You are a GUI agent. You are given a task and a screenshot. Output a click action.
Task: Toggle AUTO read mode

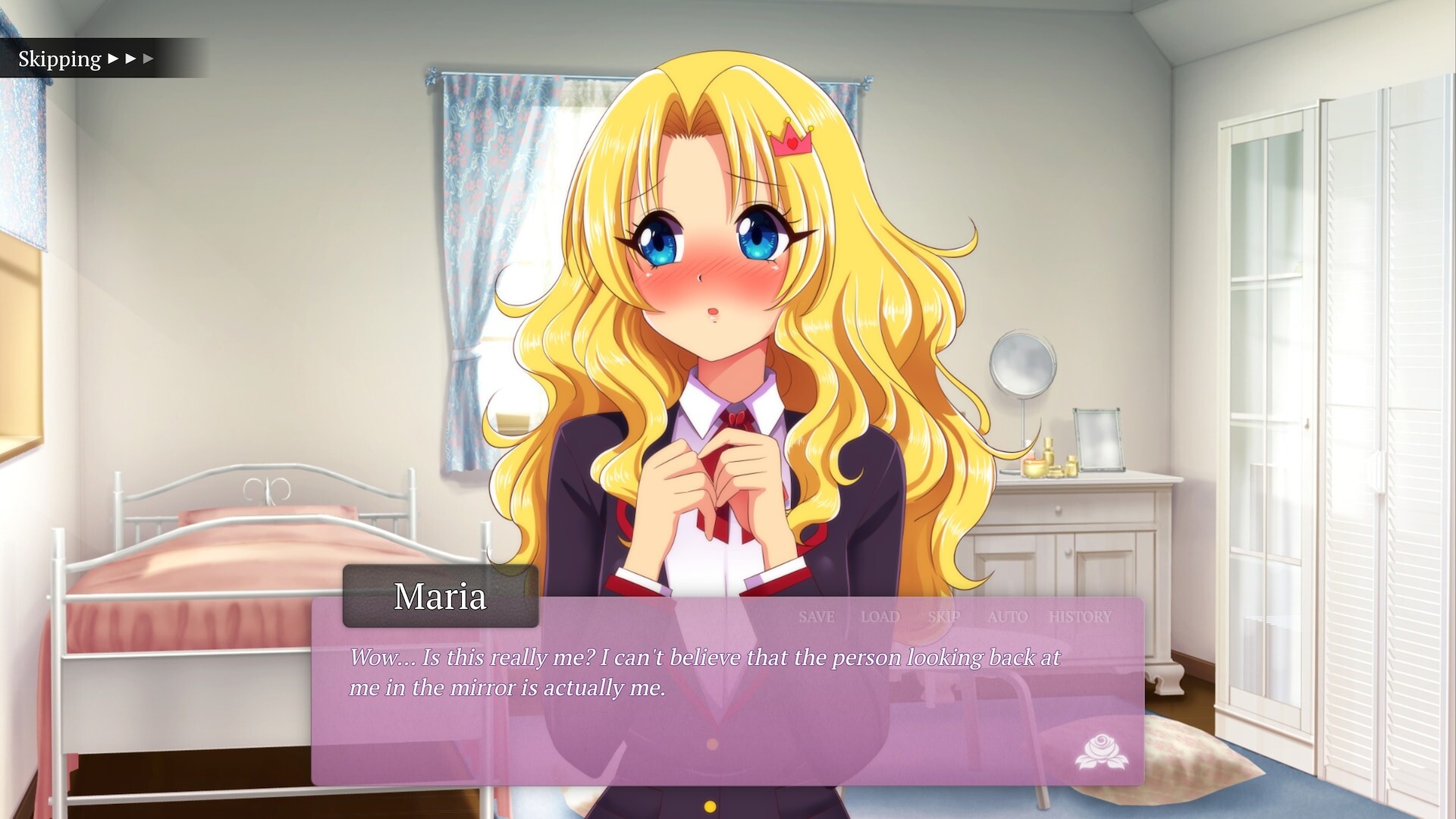tap(1008, 617)
